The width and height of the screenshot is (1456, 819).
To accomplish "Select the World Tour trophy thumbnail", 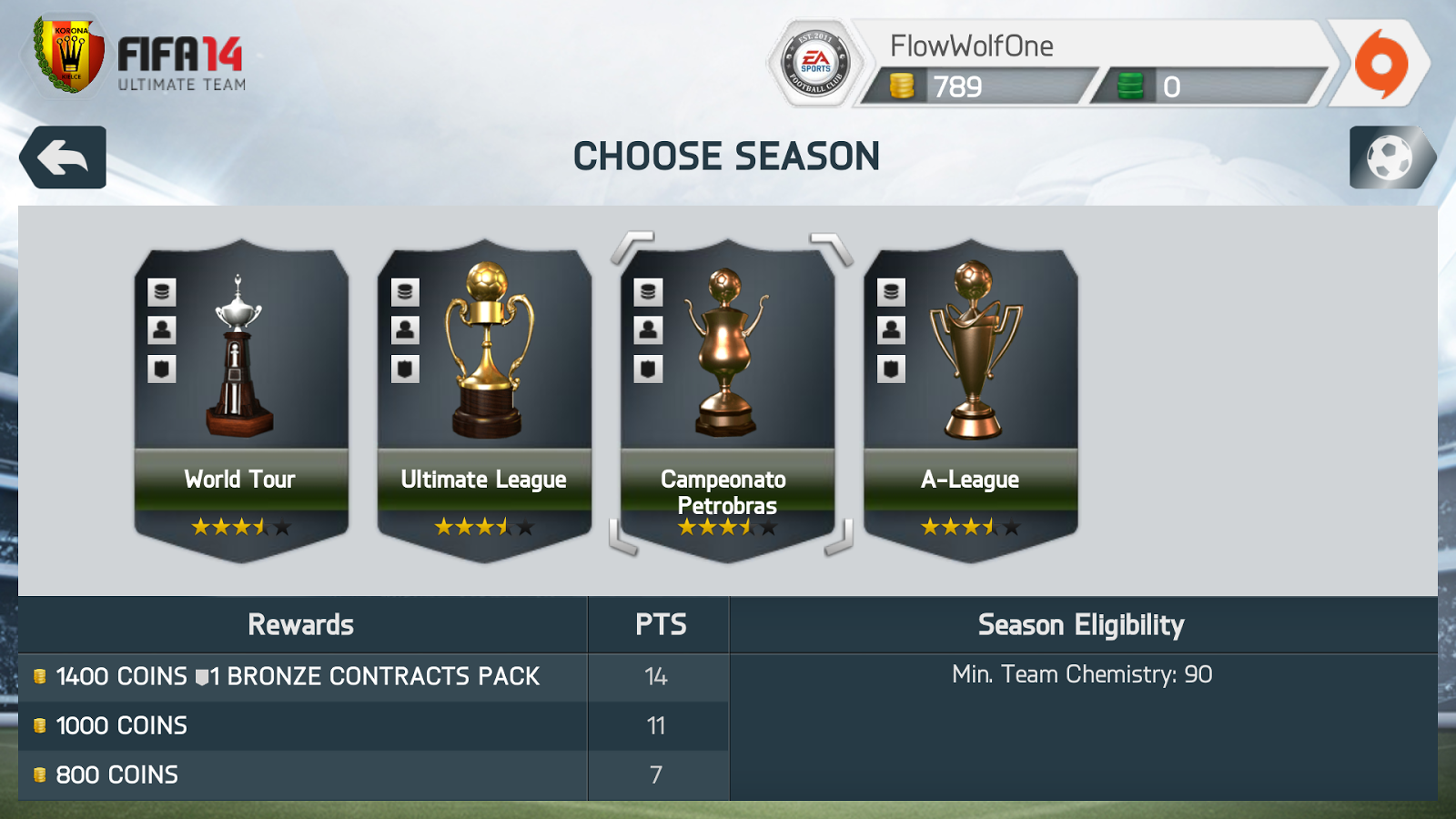I will pyautogui.click(x=238, y=355).
